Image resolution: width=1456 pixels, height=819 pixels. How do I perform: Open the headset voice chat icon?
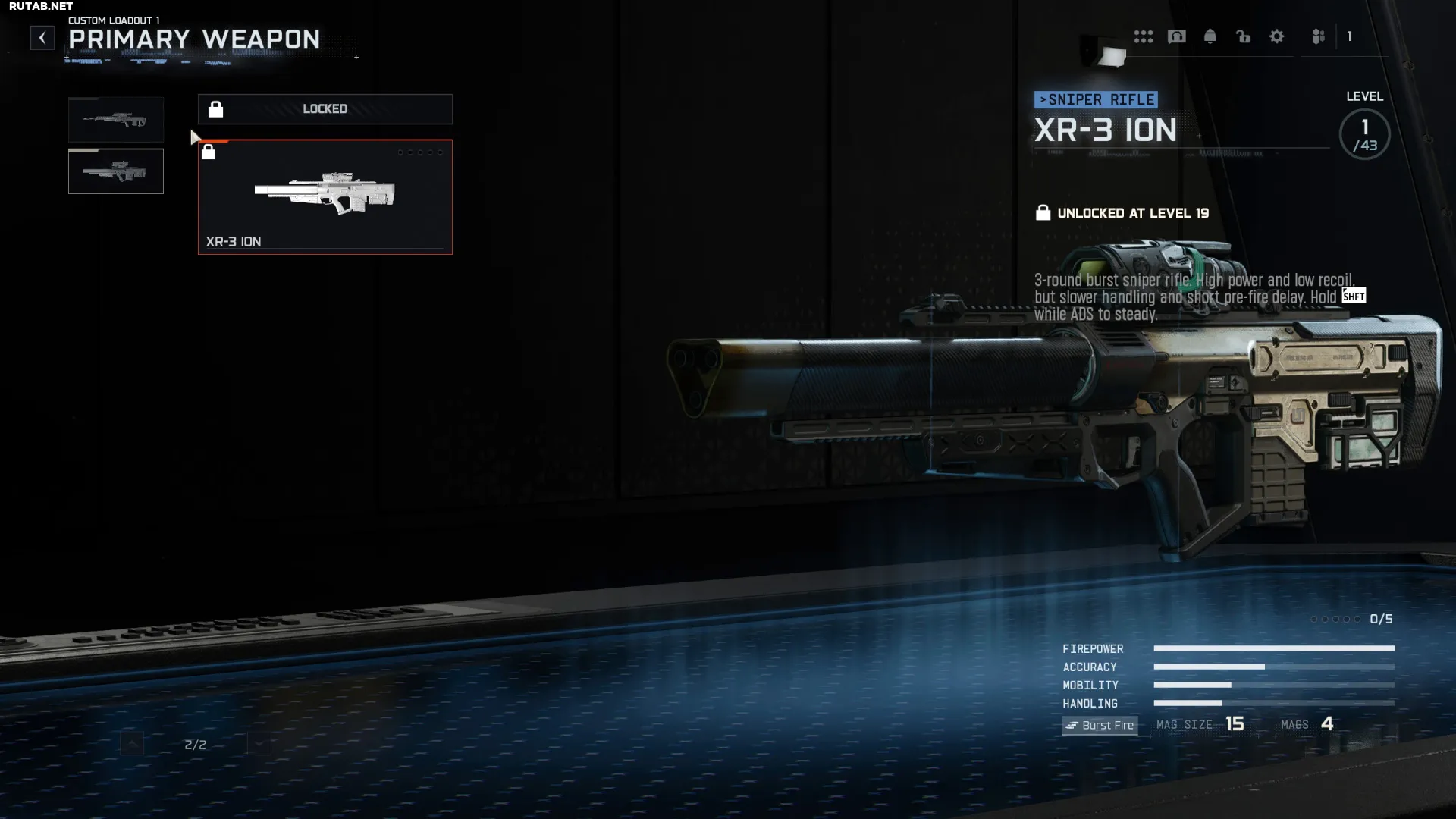click(1177, 36)
